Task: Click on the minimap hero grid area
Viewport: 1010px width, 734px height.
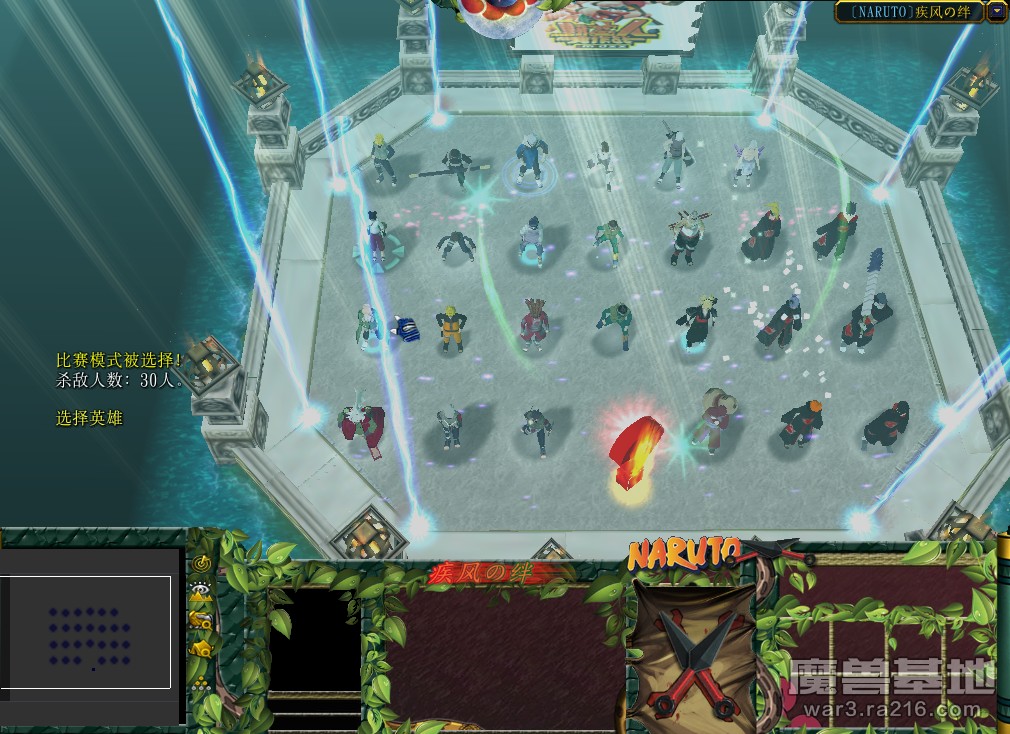Action: click(x=90, y=632)
